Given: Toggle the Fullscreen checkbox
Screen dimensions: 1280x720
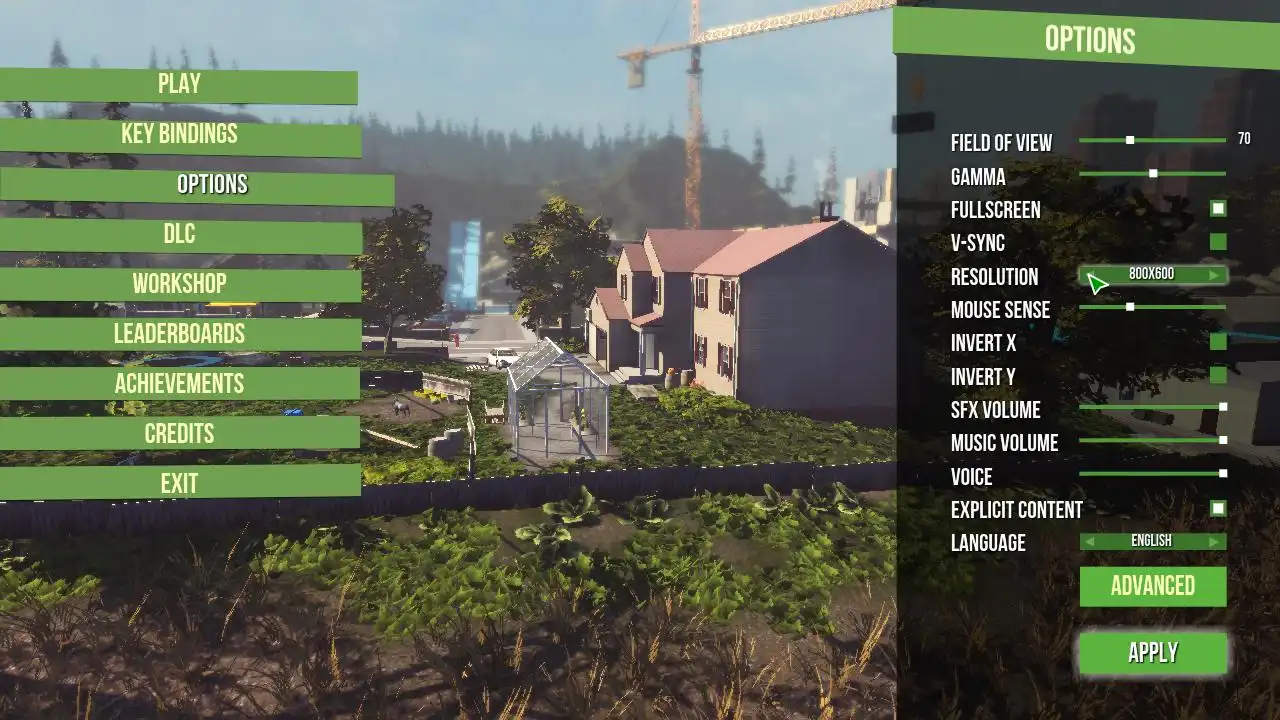Looking at the screenshot, I should [x=1218, y=209].
